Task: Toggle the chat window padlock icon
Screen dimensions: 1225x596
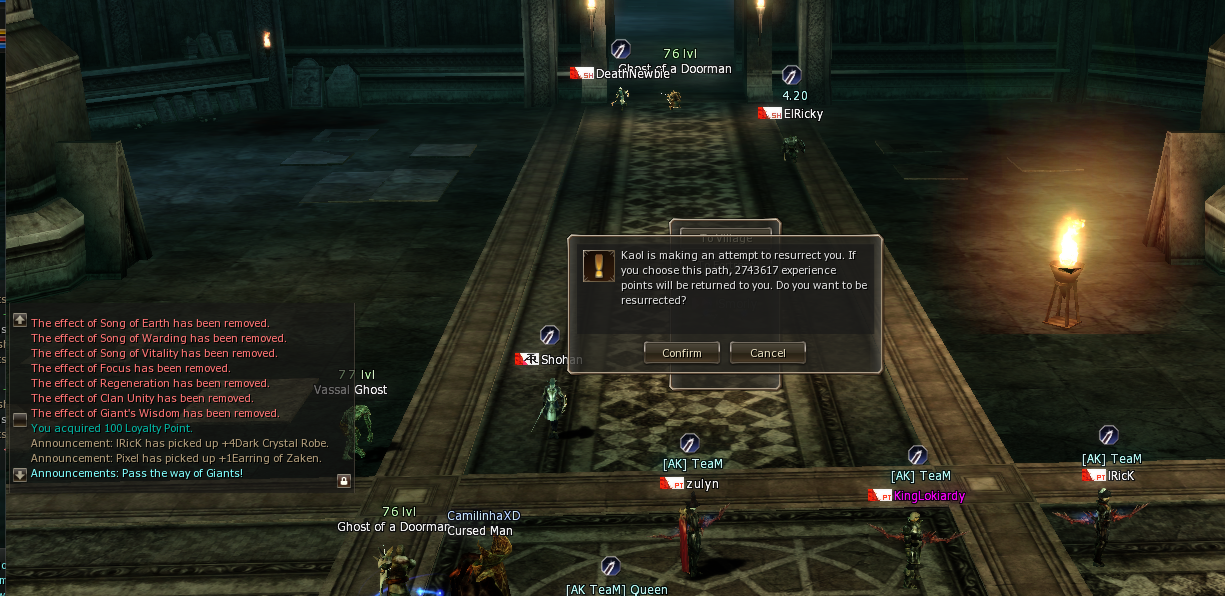Action: tap(344, 481)
